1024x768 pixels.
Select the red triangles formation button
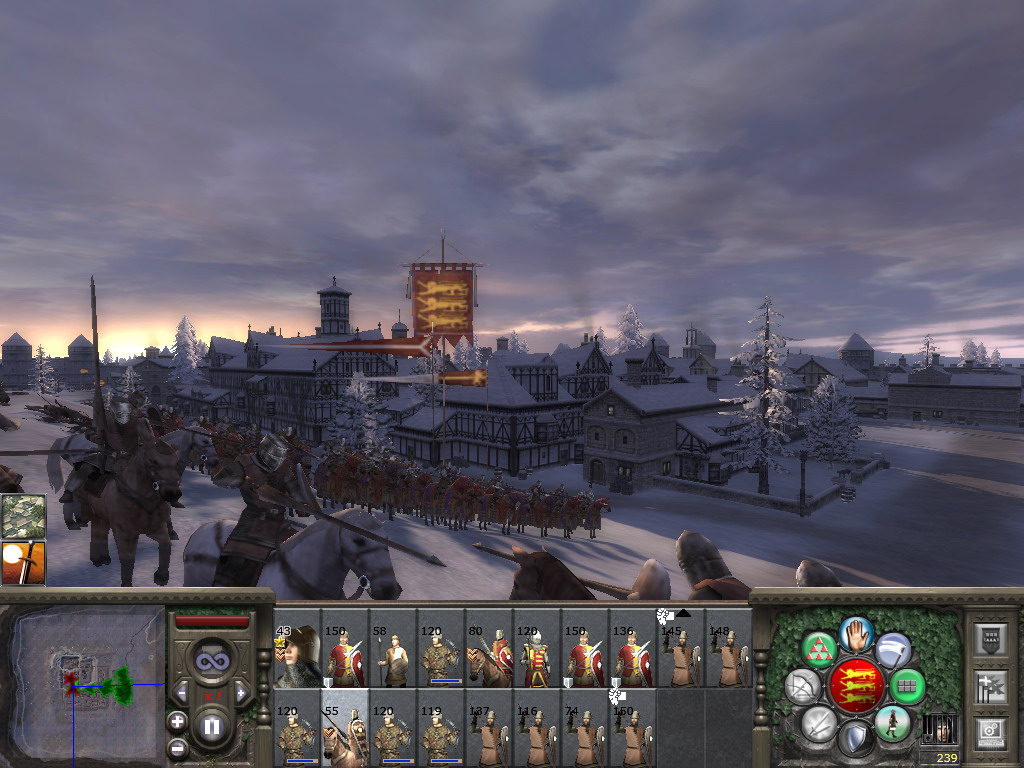click(820, 650)
